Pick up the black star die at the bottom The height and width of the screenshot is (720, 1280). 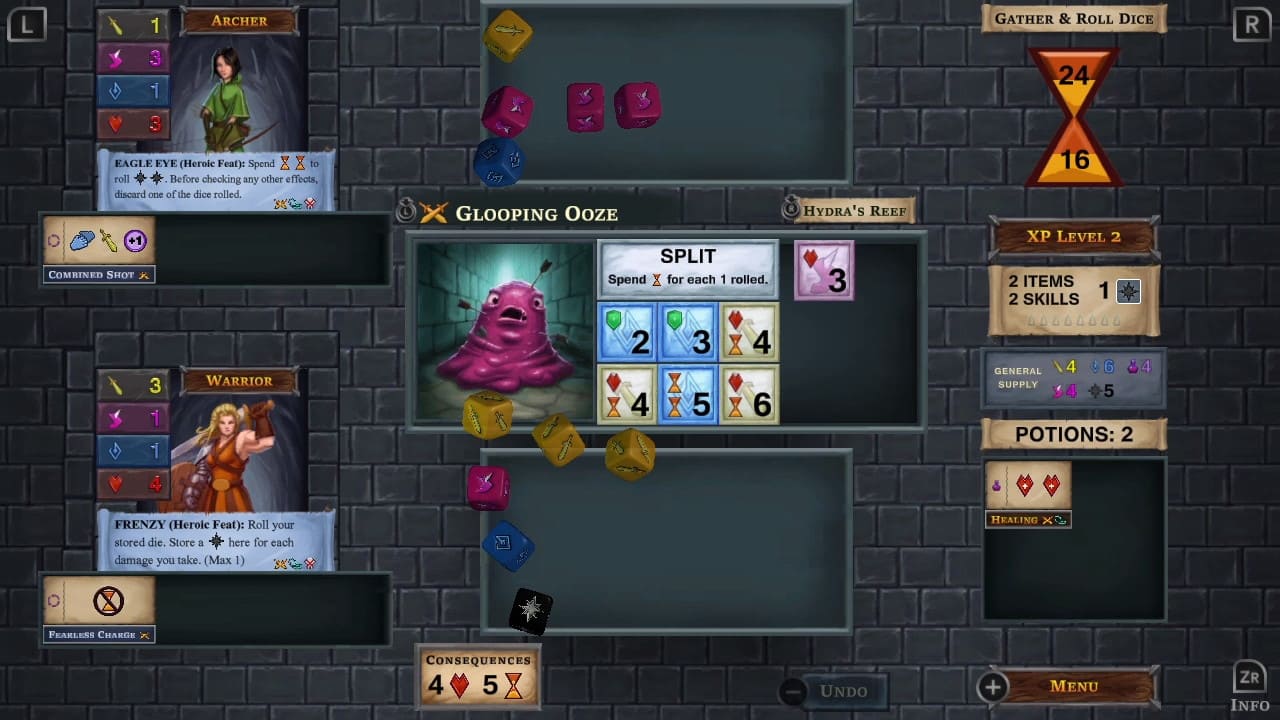530,610
